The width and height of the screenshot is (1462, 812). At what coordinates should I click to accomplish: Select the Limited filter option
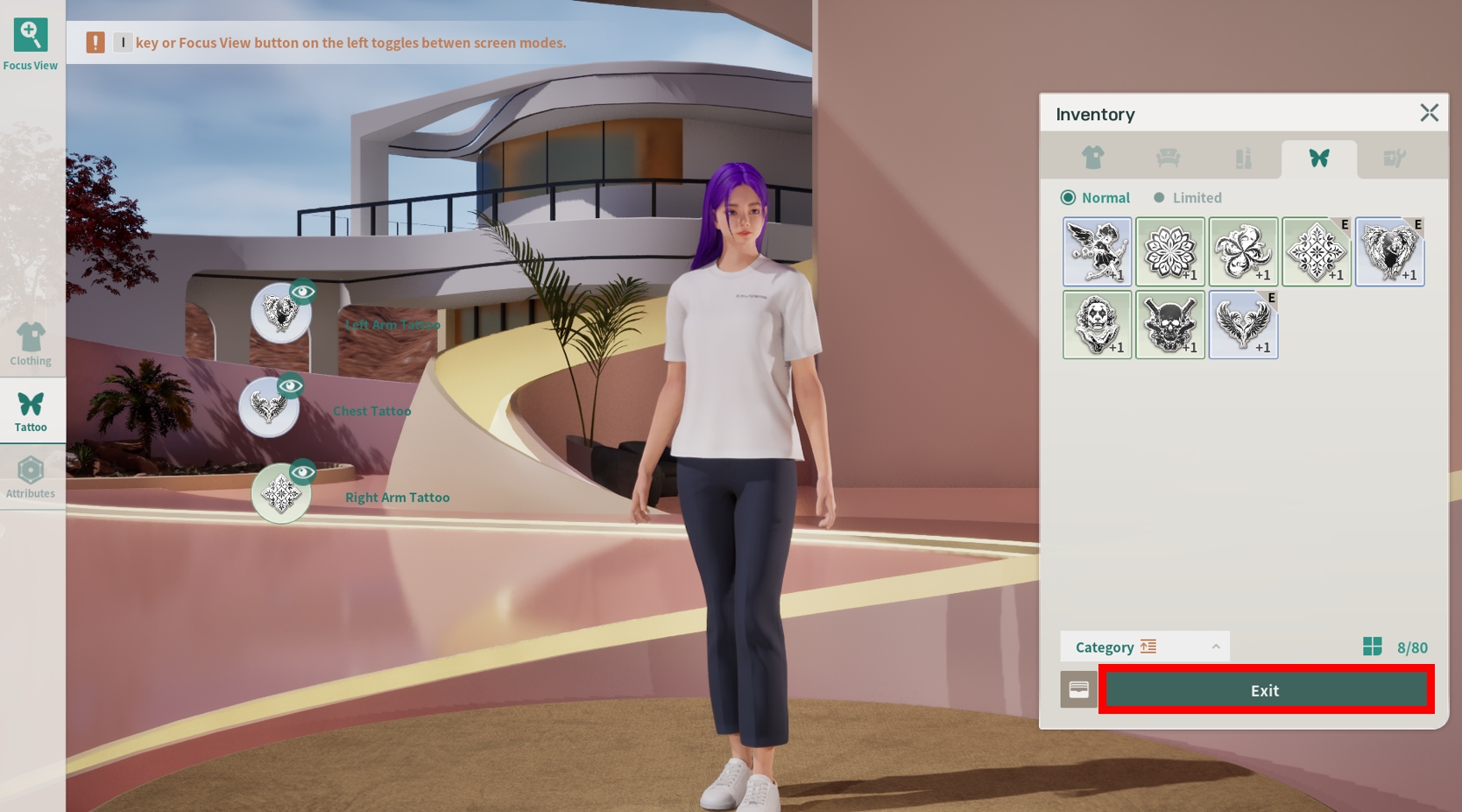coord(1188,198)
